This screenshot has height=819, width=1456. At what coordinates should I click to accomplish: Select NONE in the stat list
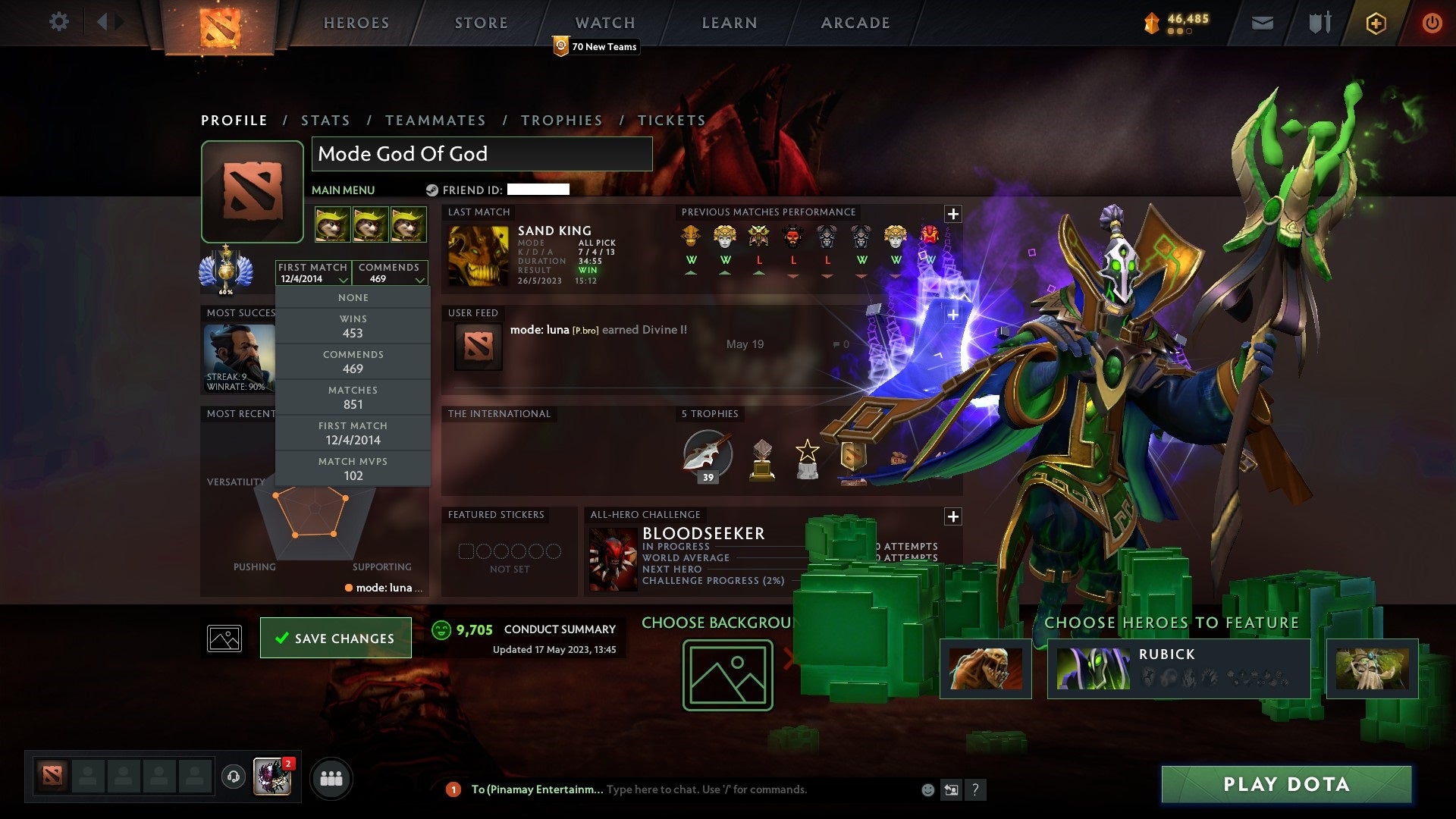[353, 297]
